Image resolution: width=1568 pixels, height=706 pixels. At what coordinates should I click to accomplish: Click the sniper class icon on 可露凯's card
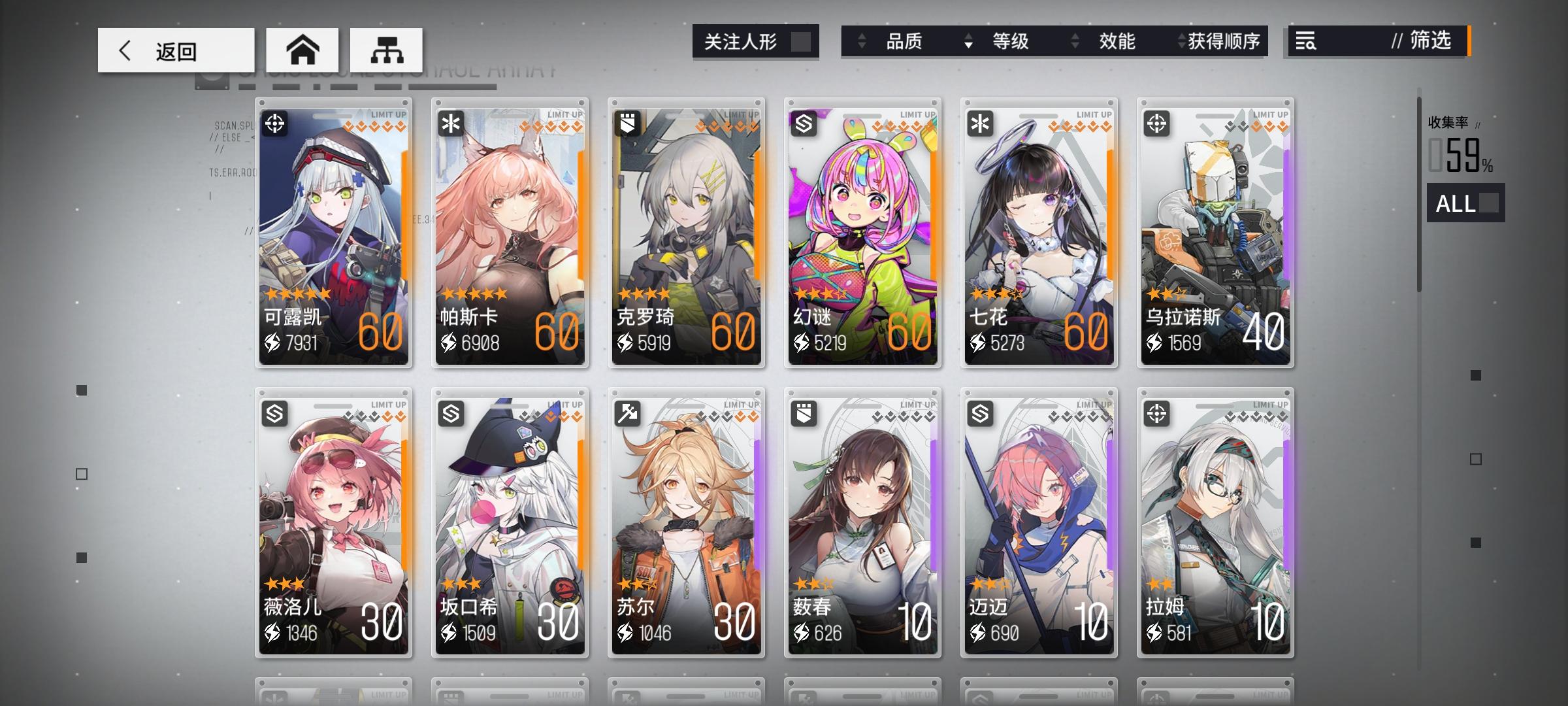click(274, 124)
